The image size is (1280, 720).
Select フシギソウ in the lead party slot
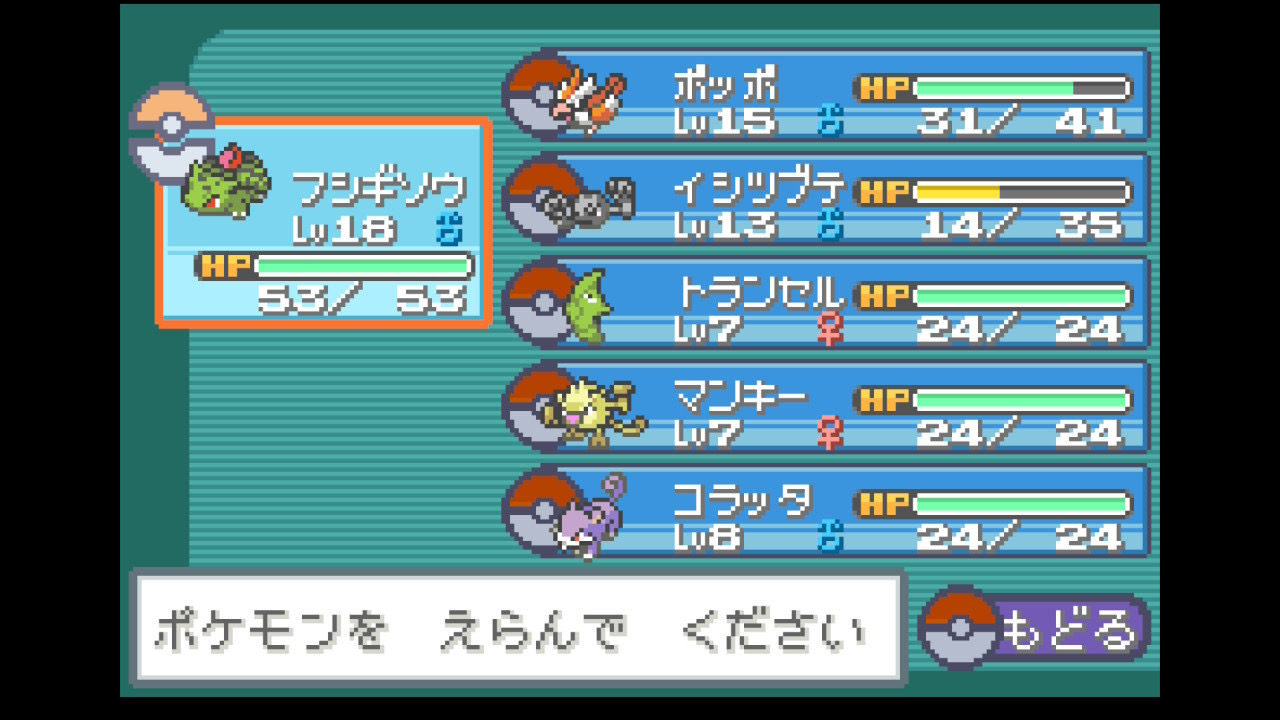(x=323, y=222)
